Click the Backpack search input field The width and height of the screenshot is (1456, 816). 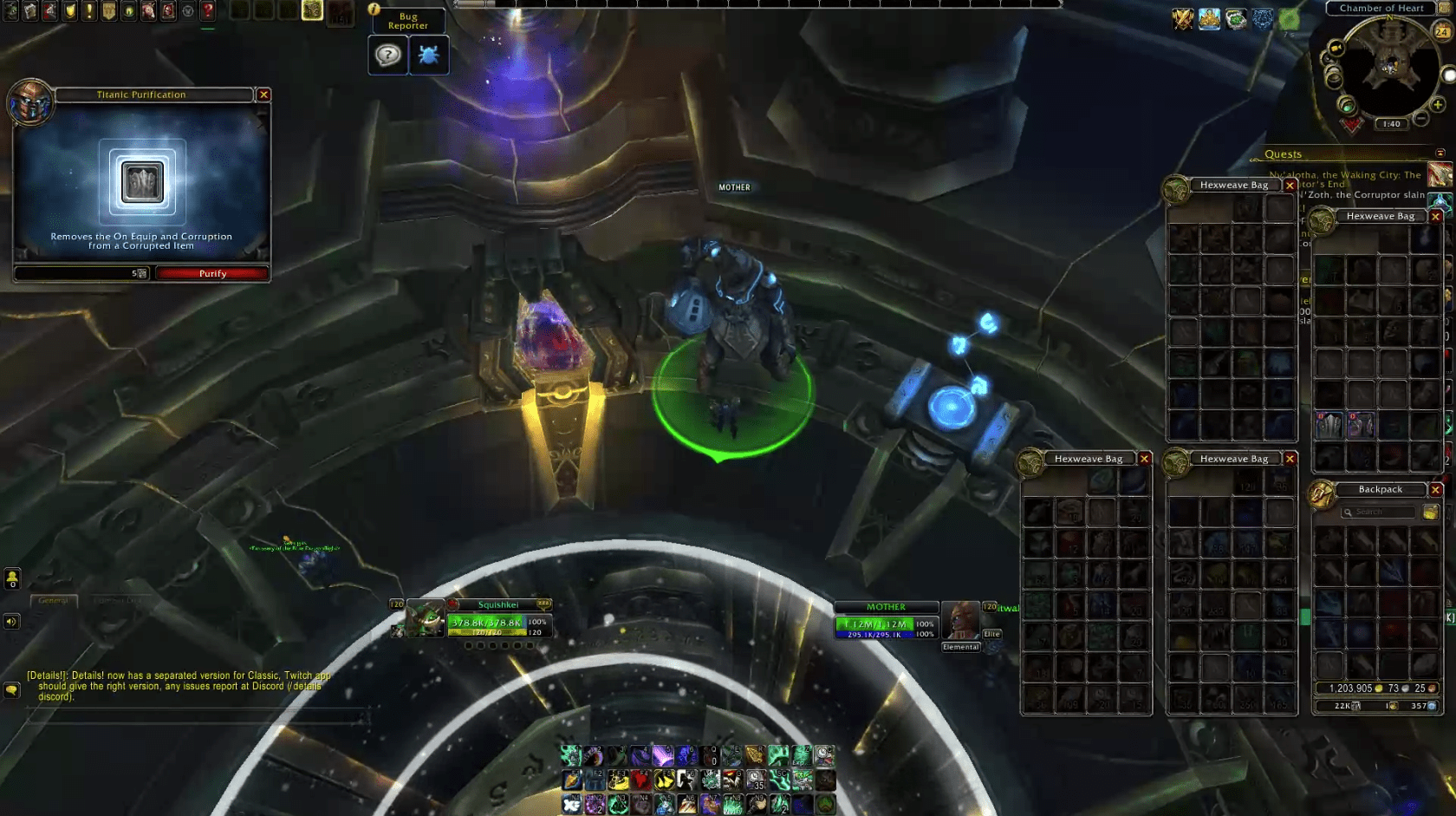pyautogui.click(x=1378, y=512)
